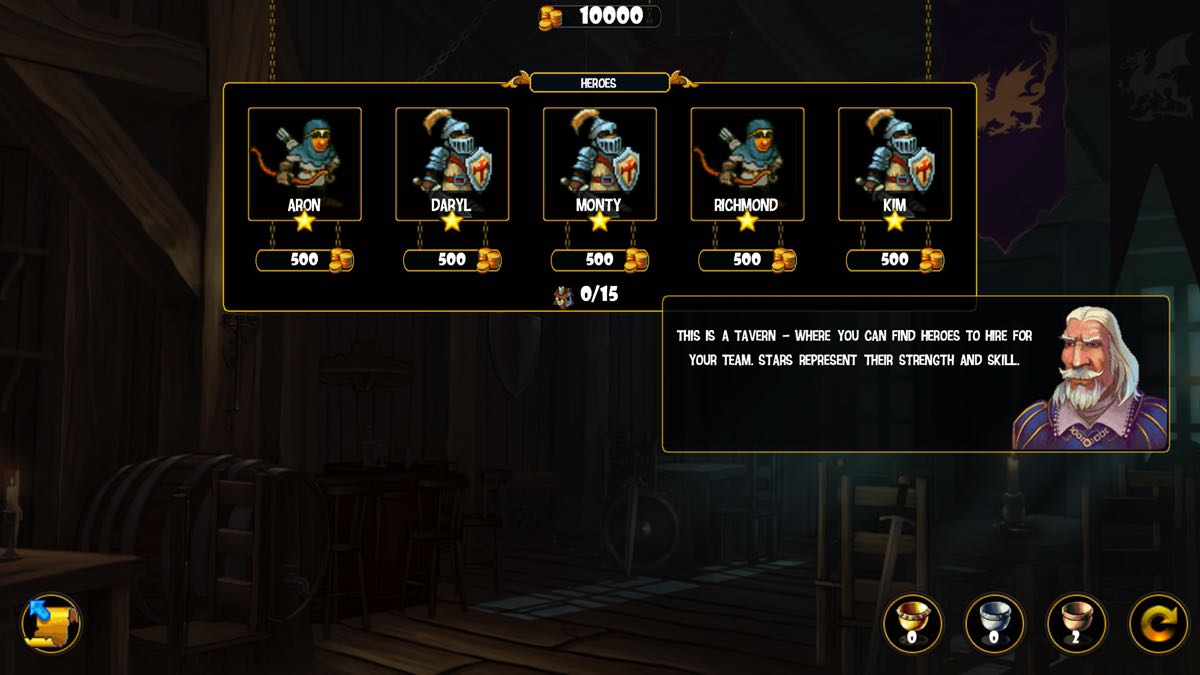Image resolution: width=1200 pixels, height=675 pixels.
Task: Advance the old man's tavern tutorial dialogue
Action: [915, 374]
